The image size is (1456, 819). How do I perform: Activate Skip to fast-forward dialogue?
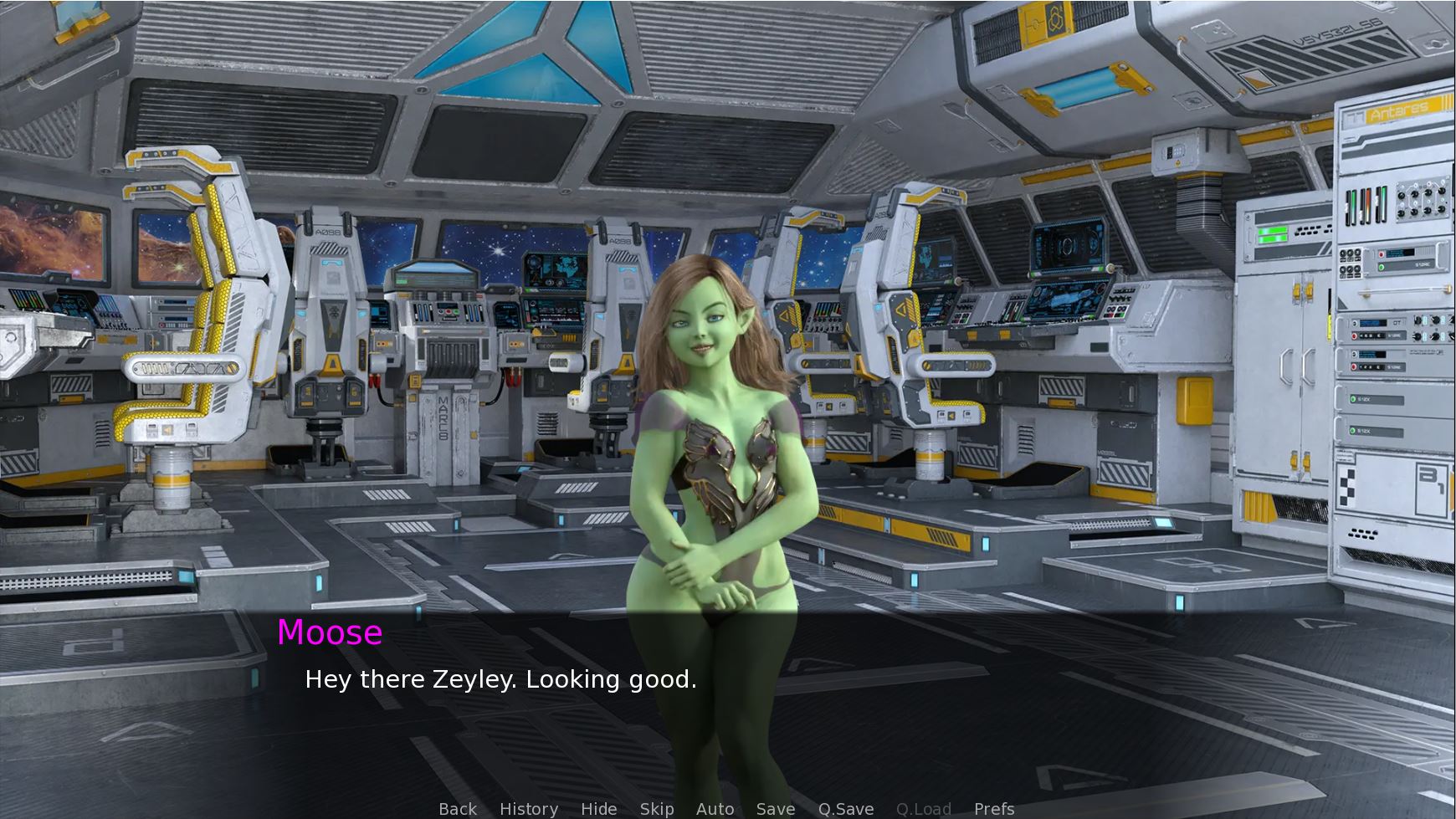pos(657,809)
